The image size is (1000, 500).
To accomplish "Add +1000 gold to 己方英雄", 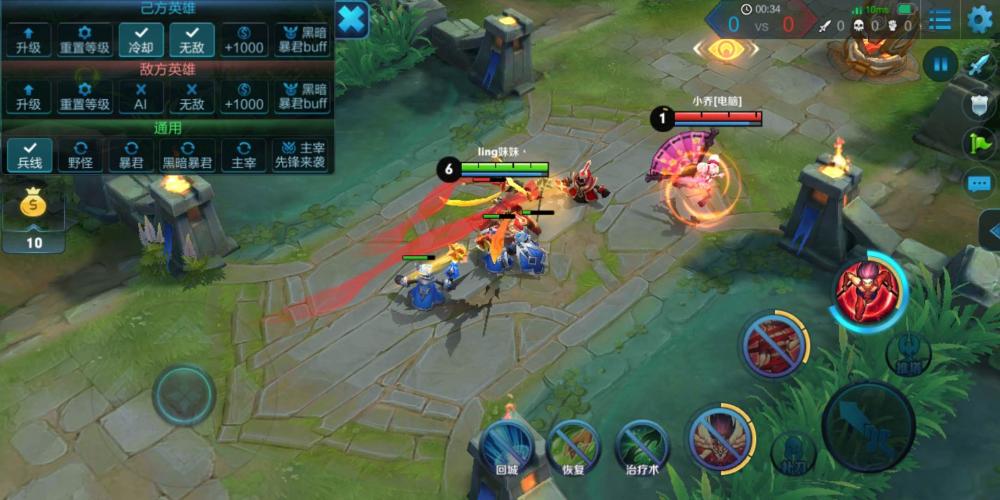I will (x=244, y=40).
